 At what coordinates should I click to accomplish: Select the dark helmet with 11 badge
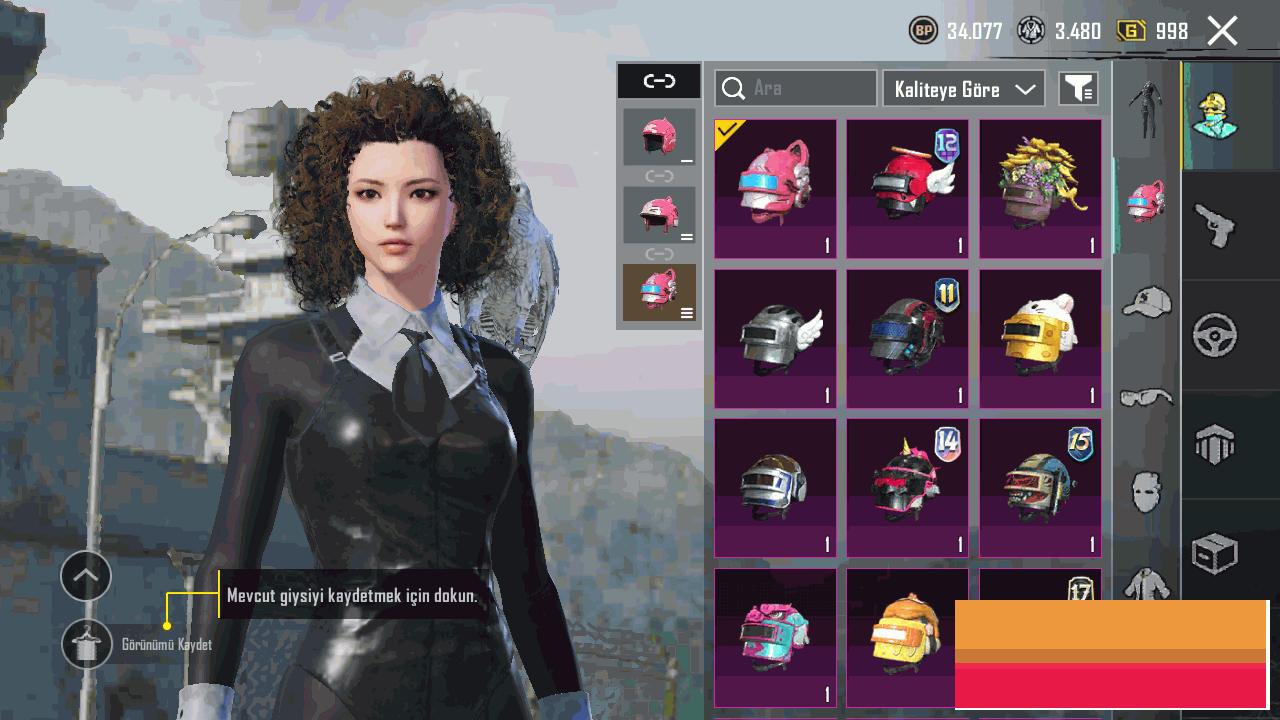[x=907, y=338]
